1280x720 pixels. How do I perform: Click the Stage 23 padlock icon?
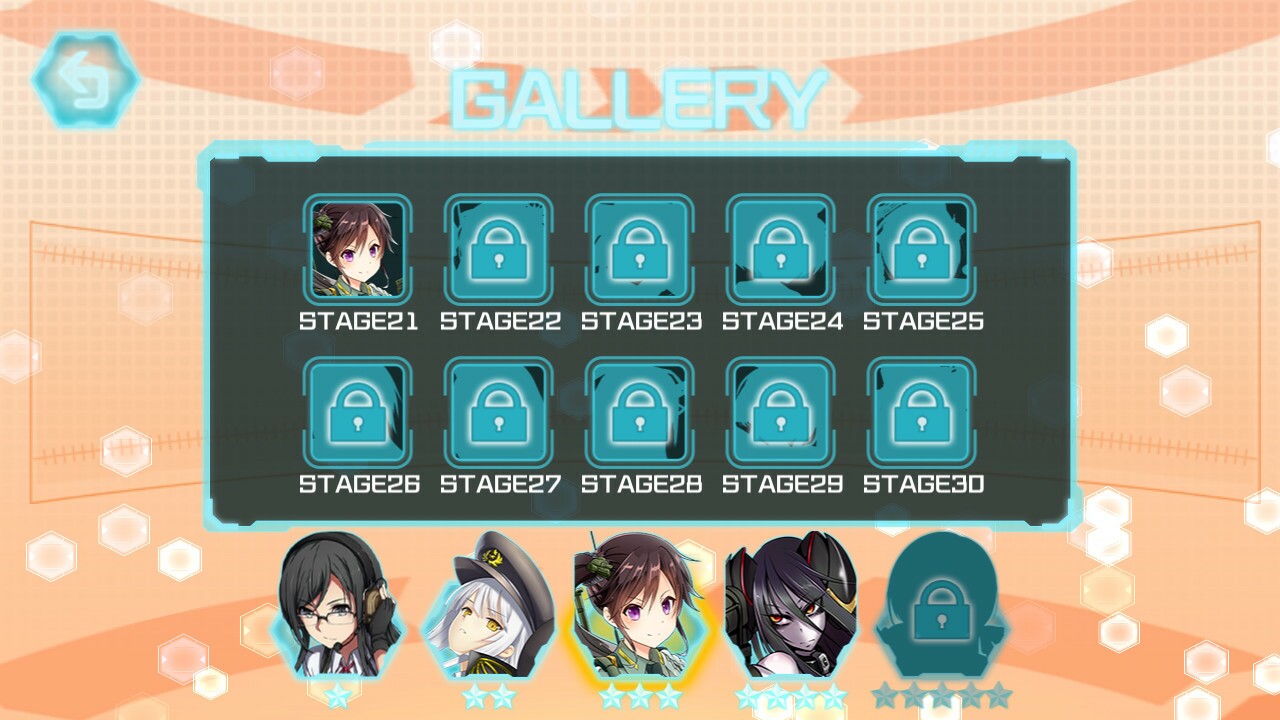[x=639, y=249]
